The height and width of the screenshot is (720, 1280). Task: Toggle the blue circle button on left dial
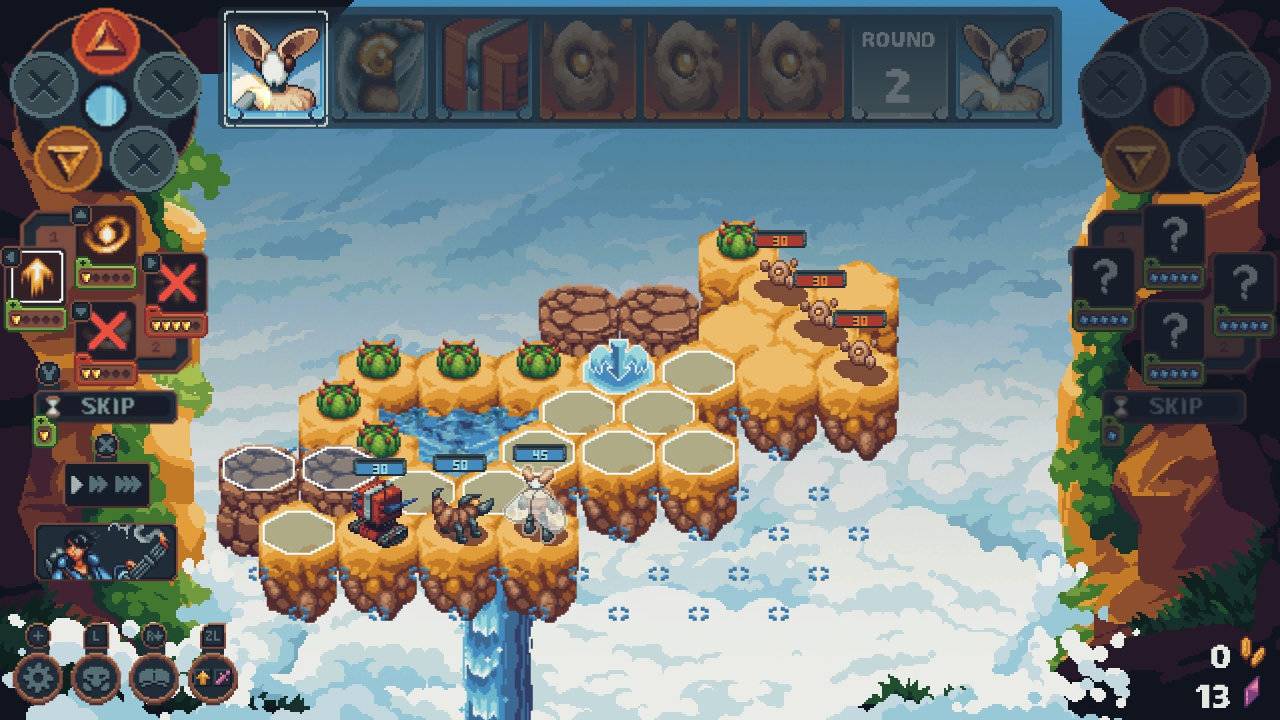click(108, 100)
